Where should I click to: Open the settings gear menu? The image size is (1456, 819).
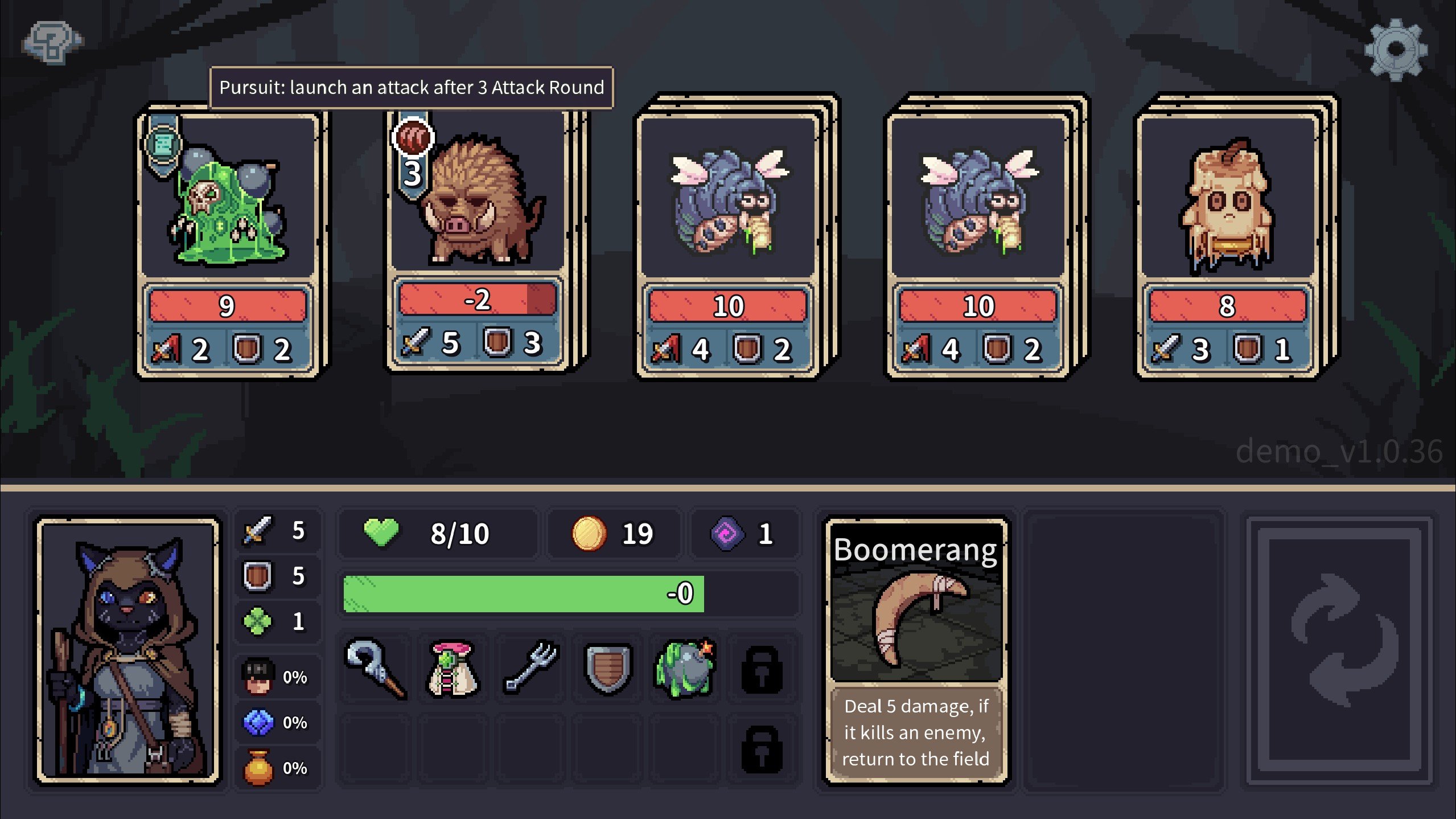click(1395, 50)
